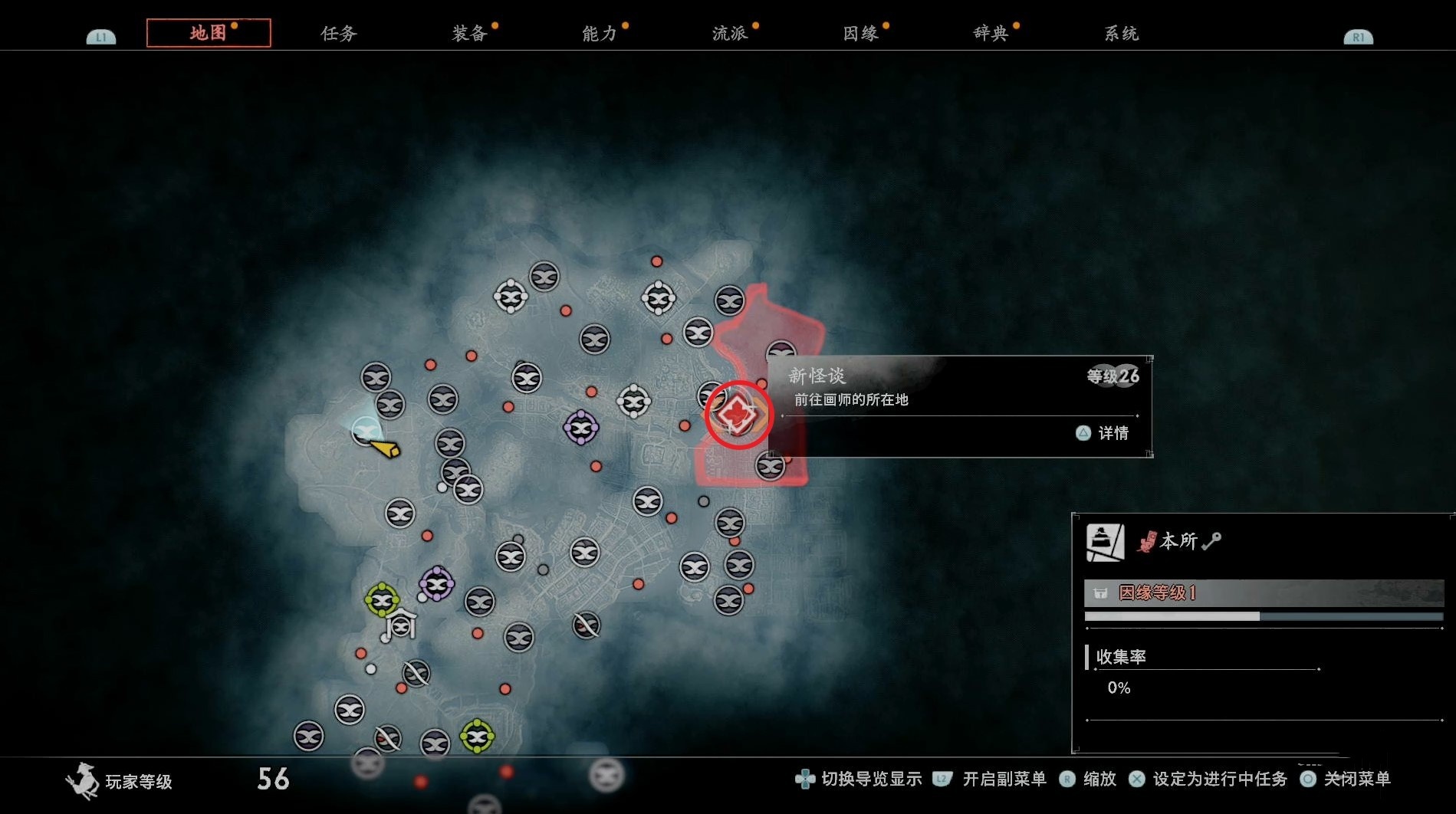Screen dimensions: 1456x814
Task: Click the shrine gate map icon
Action: (401, 624)
